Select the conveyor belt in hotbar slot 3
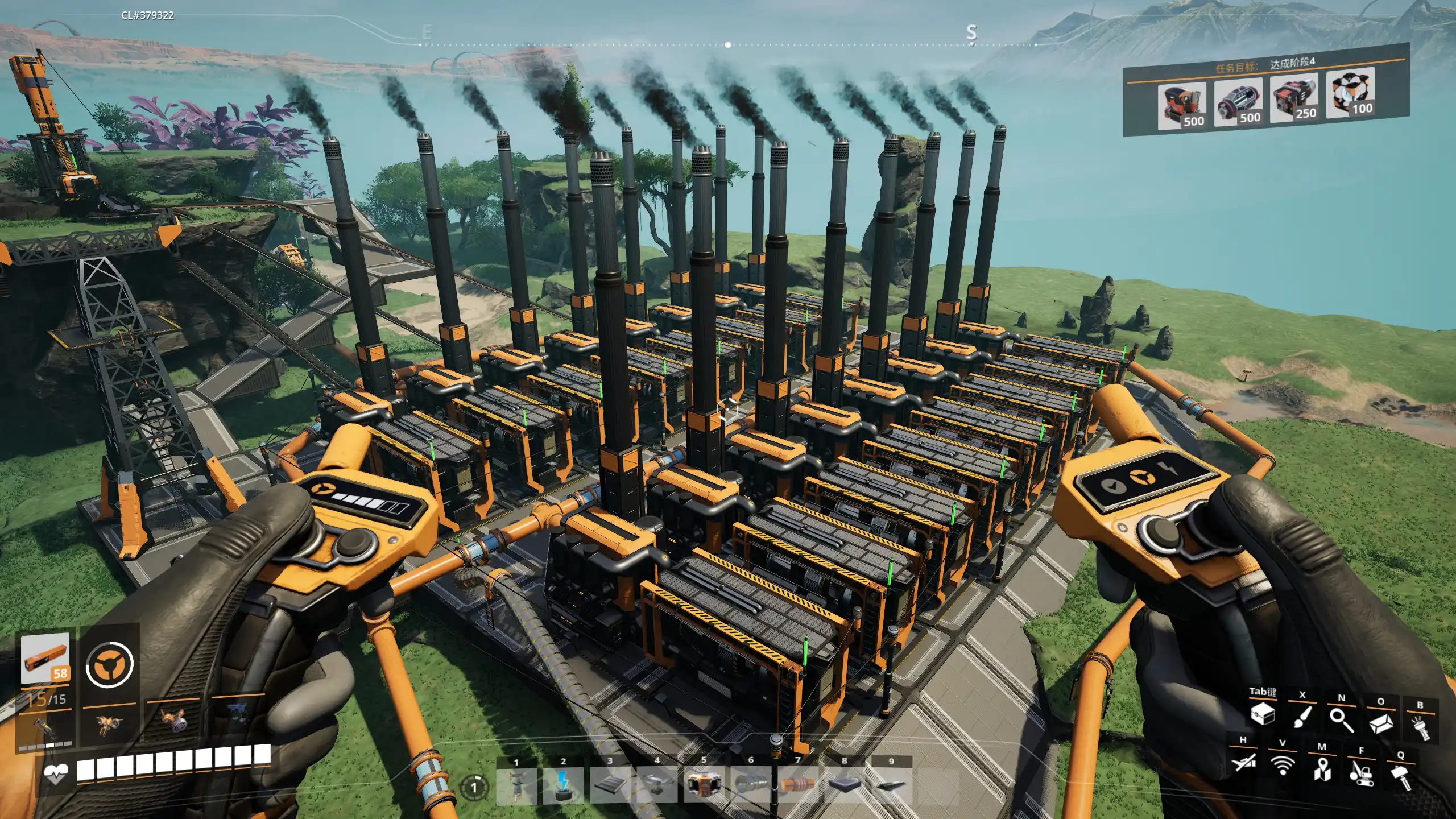The height and width of the screenshot is (819, 1456). pyautogui.click(x=610, y=786)
